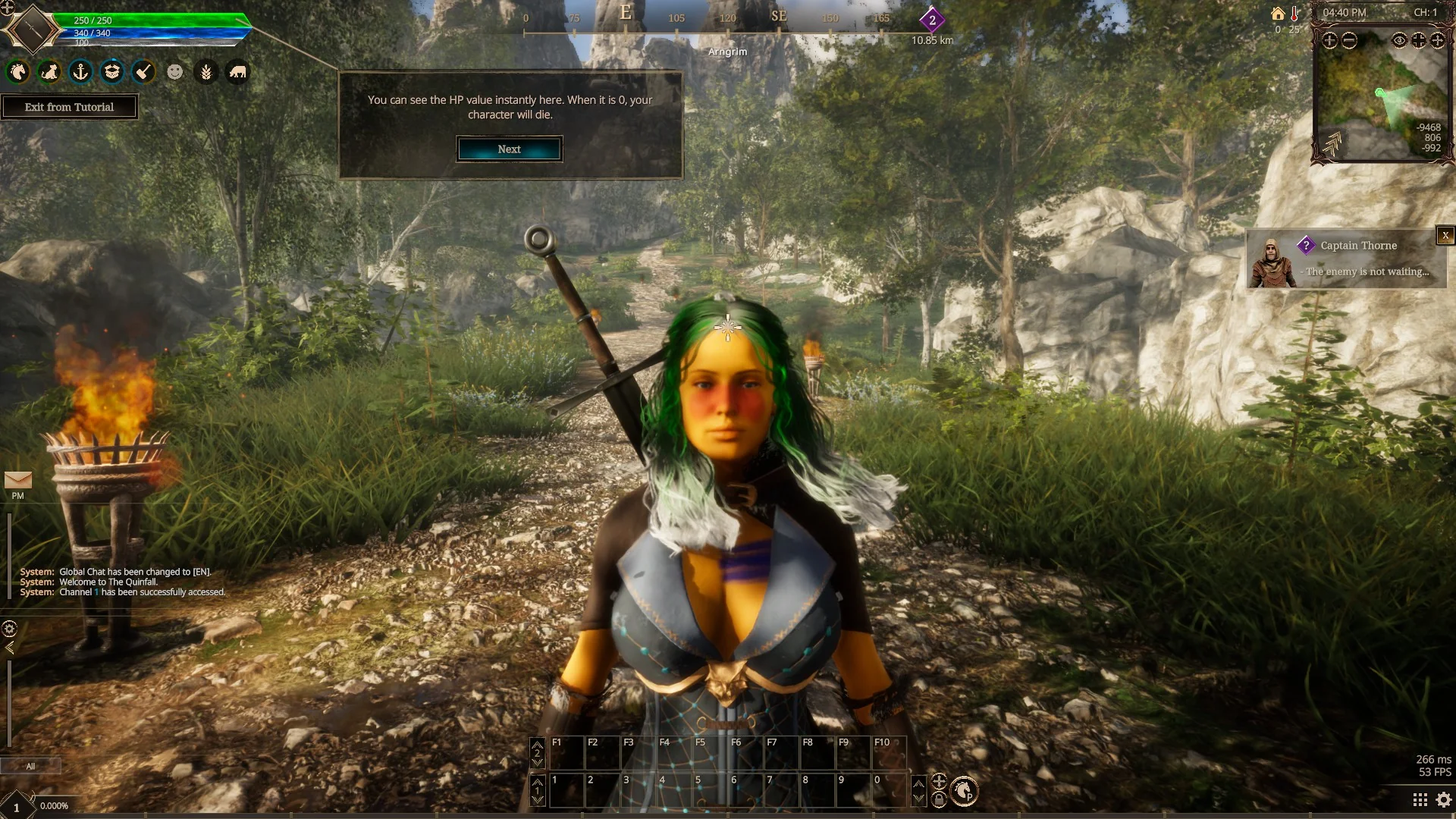Open the gear settings icon bottom right
This screenshot has height=819, width=1456.
pos(1444,800)
